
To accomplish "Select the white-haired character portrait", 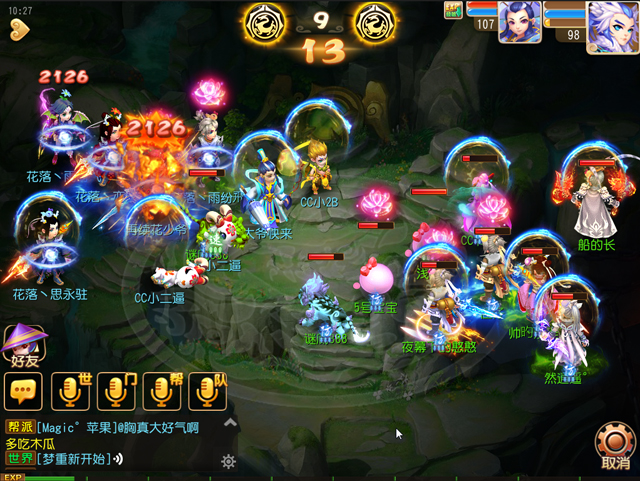I will coord(611,24).
